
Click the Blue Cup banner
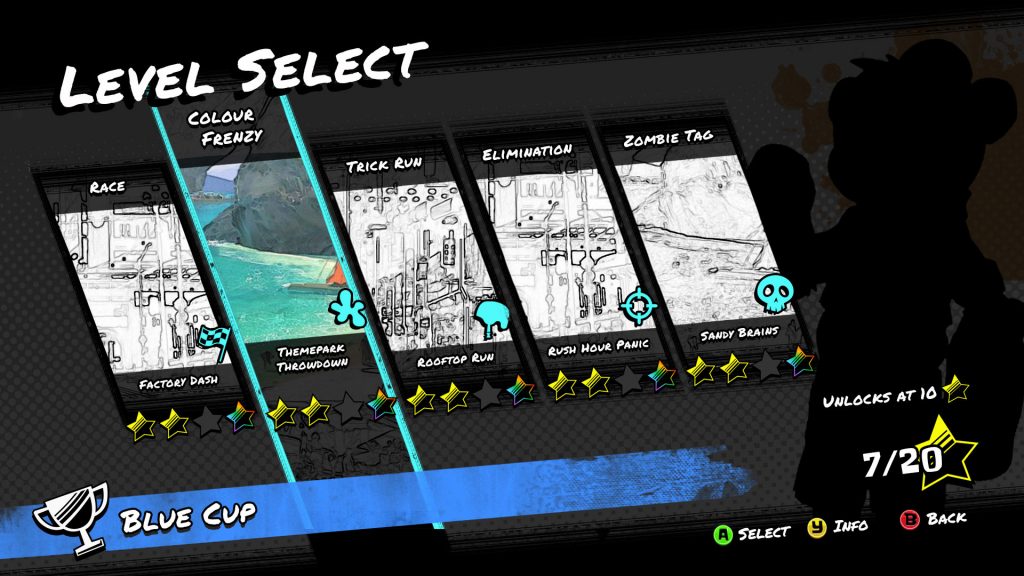(x=188, y=517)
